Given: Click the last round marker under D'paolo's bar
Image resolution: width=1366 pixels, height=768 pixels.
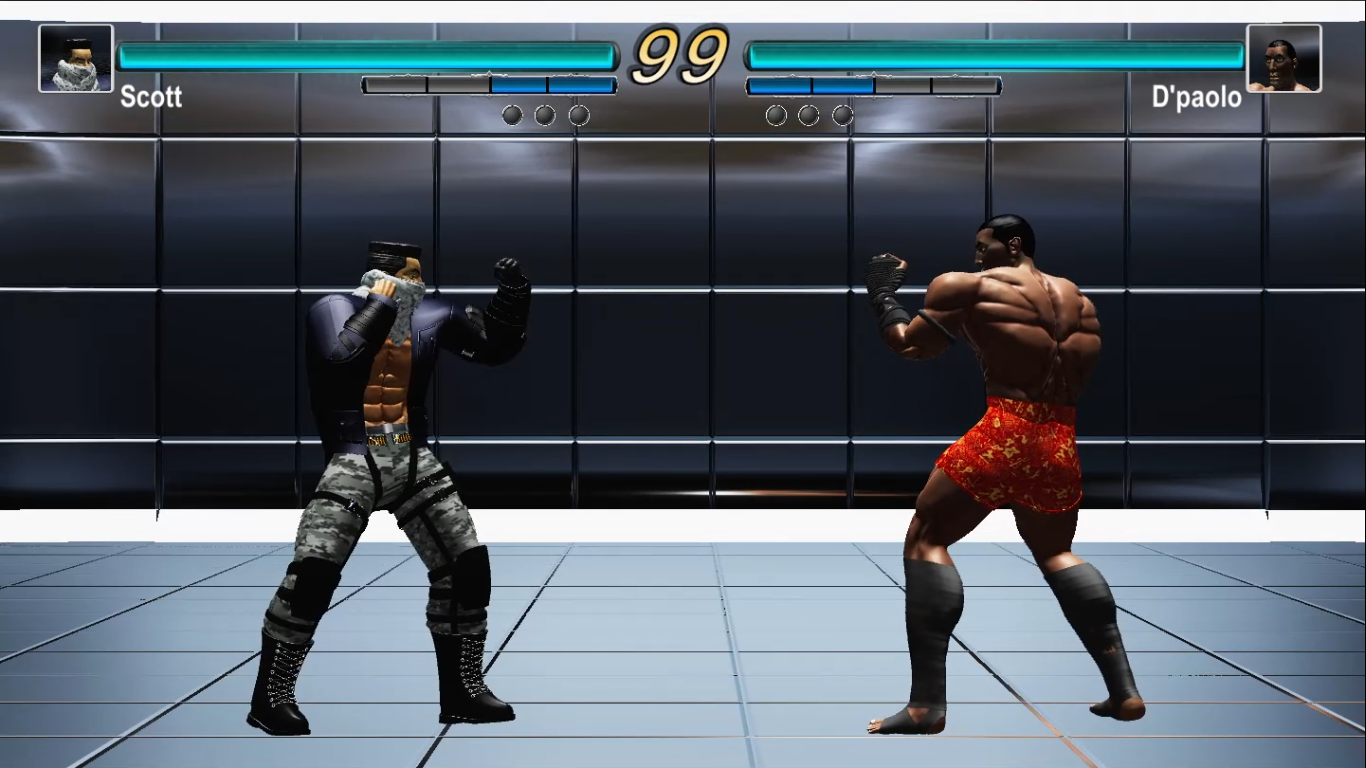Looking at the screenshot, I should (843, 114).
